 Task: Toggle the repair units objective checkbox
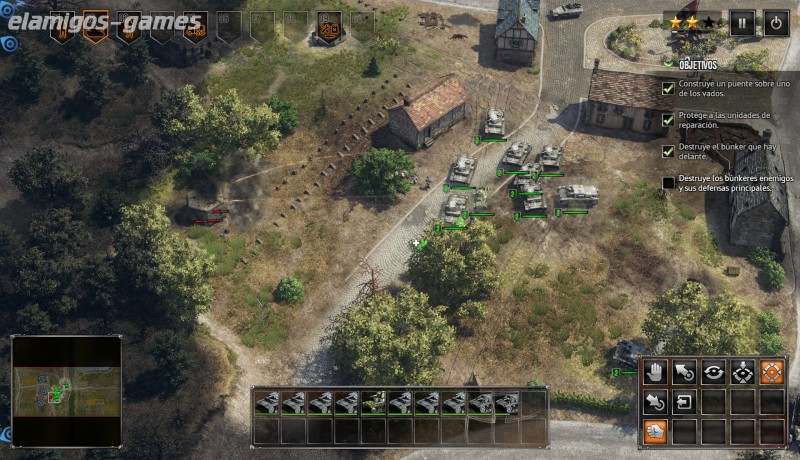tap(669, 120)
